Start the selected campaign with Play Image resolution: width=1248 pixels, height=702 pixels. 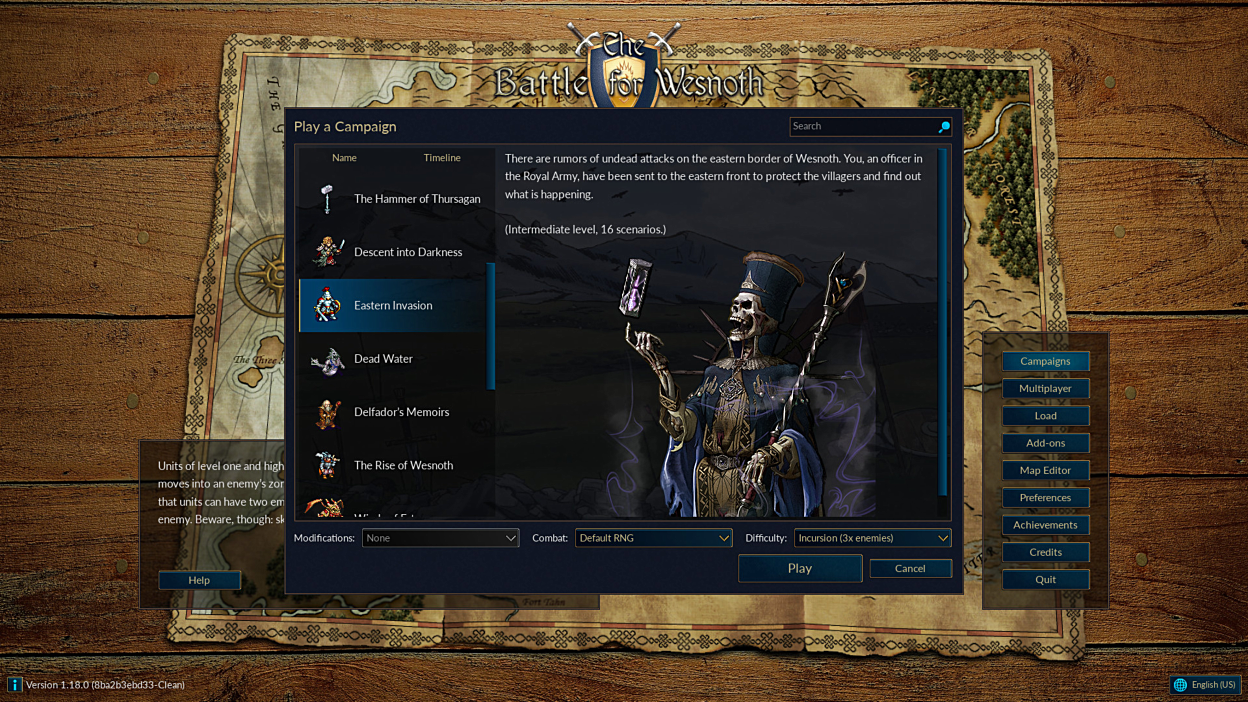coord(799,568)
